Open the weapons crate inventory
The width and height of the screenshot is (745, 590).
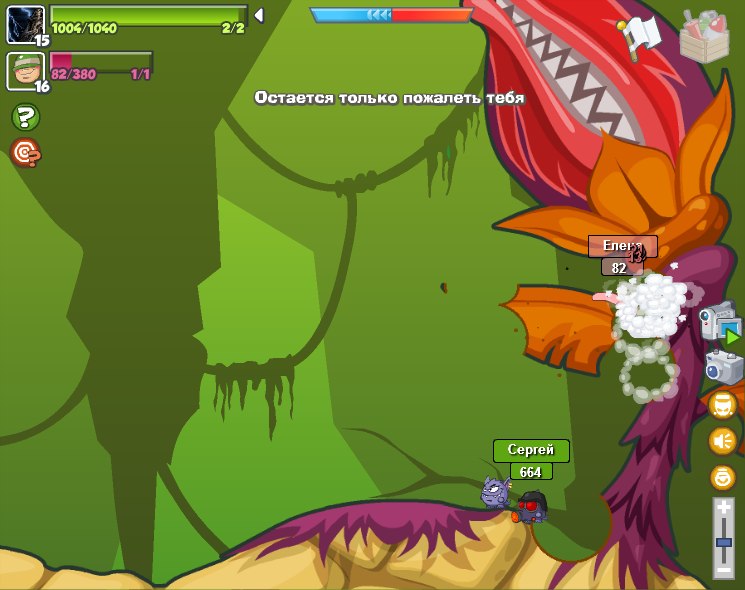tap(704, 37)
